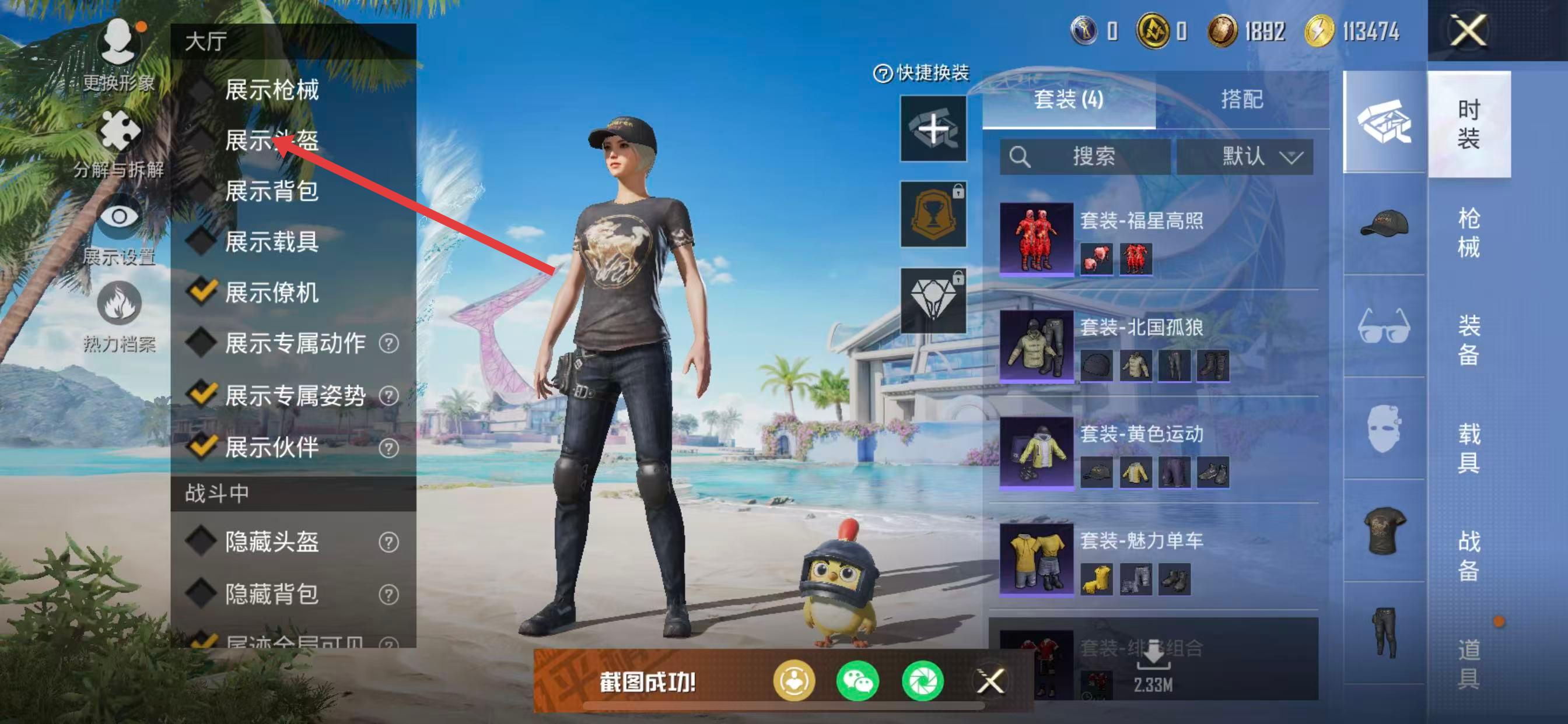Image resolution: width=1568 pixels, height=724 pixels.
Task: Check the 隐藏背包 option
Action: click(202, 594)
